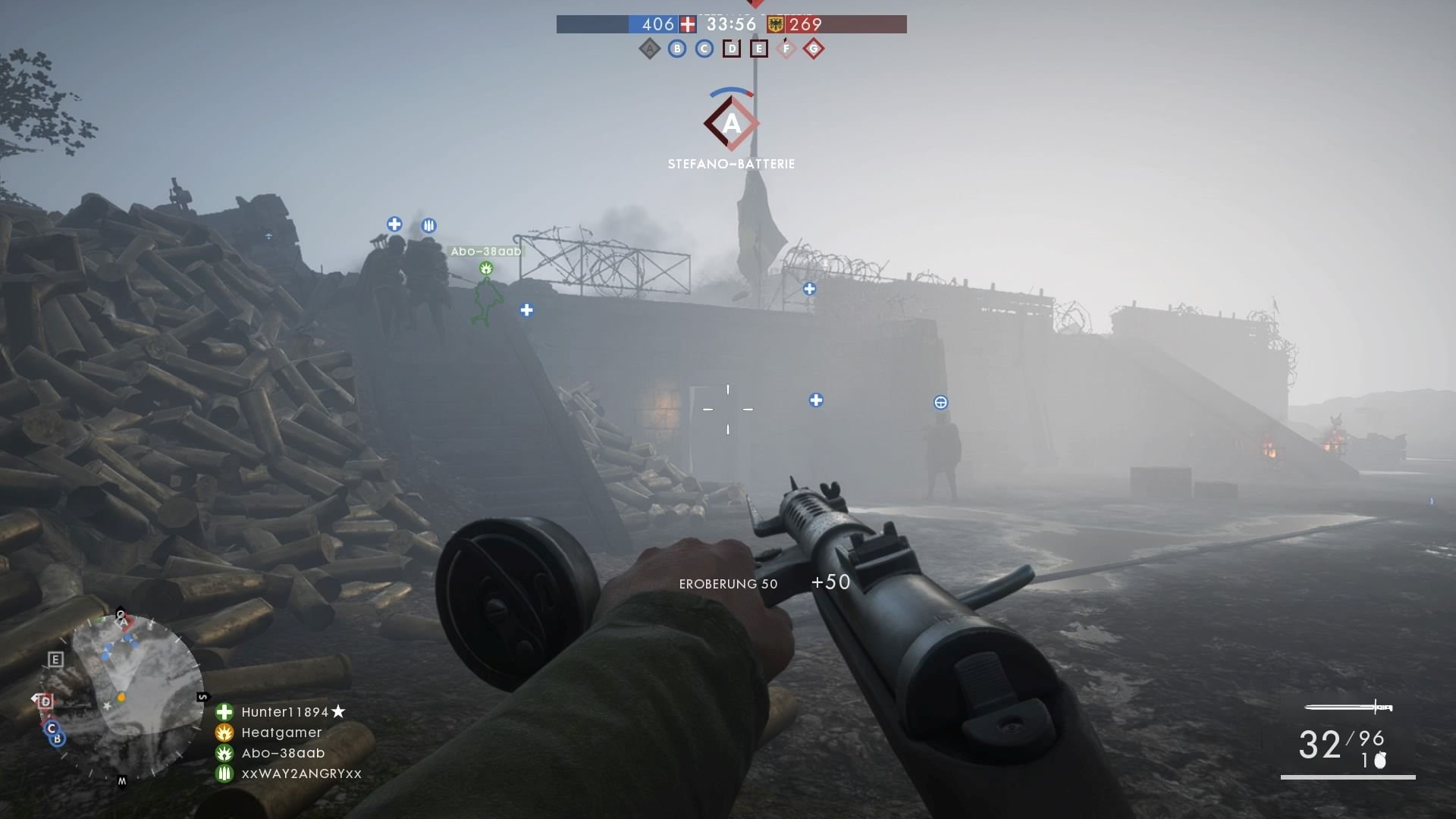
Task: Click the support flare icon beside Heatgamer
Action: [x=224, y=732]
